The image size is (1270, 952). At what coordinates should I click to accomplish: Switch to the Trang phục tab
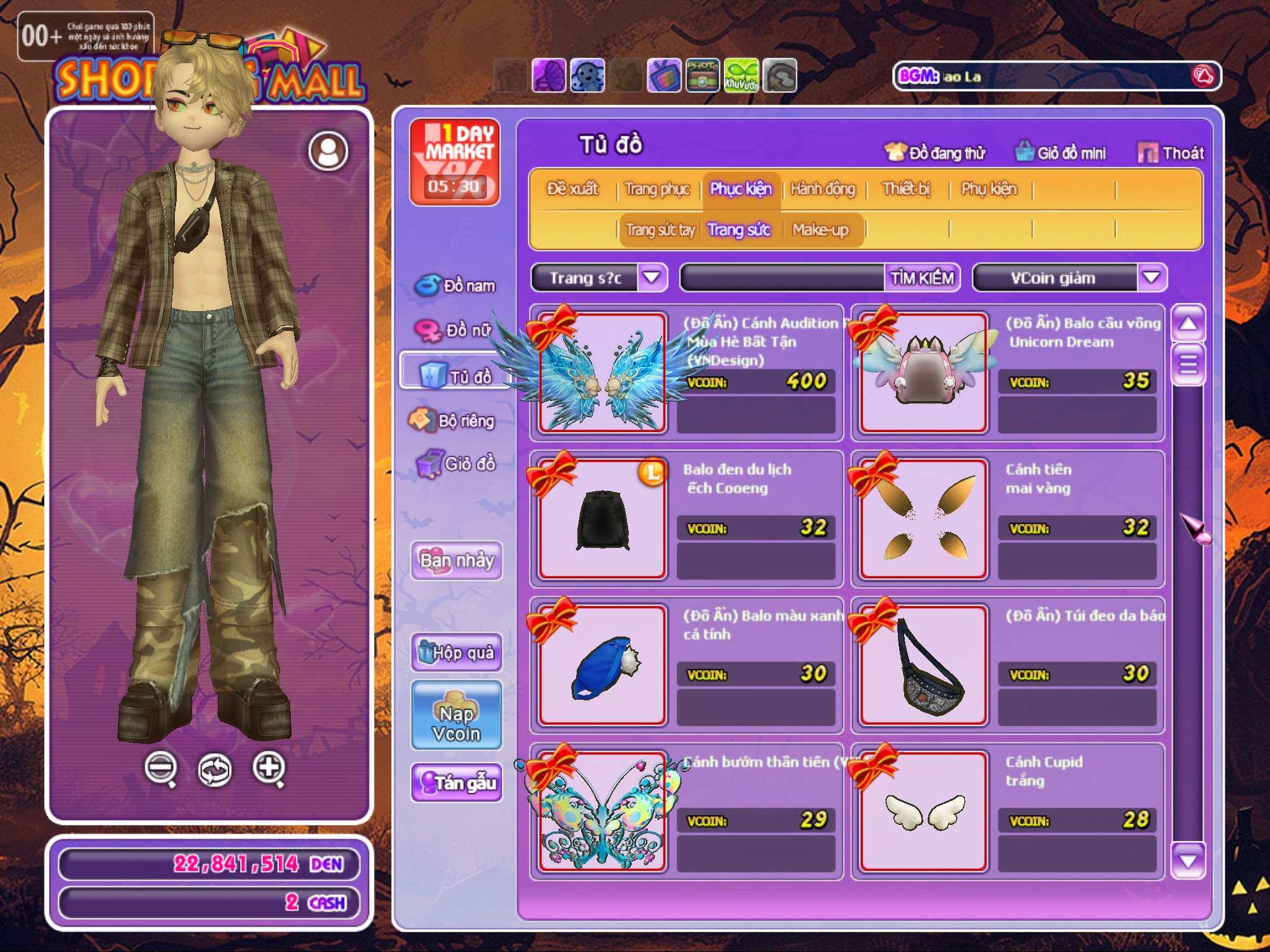pyautogui.click(x=657, y=189)
